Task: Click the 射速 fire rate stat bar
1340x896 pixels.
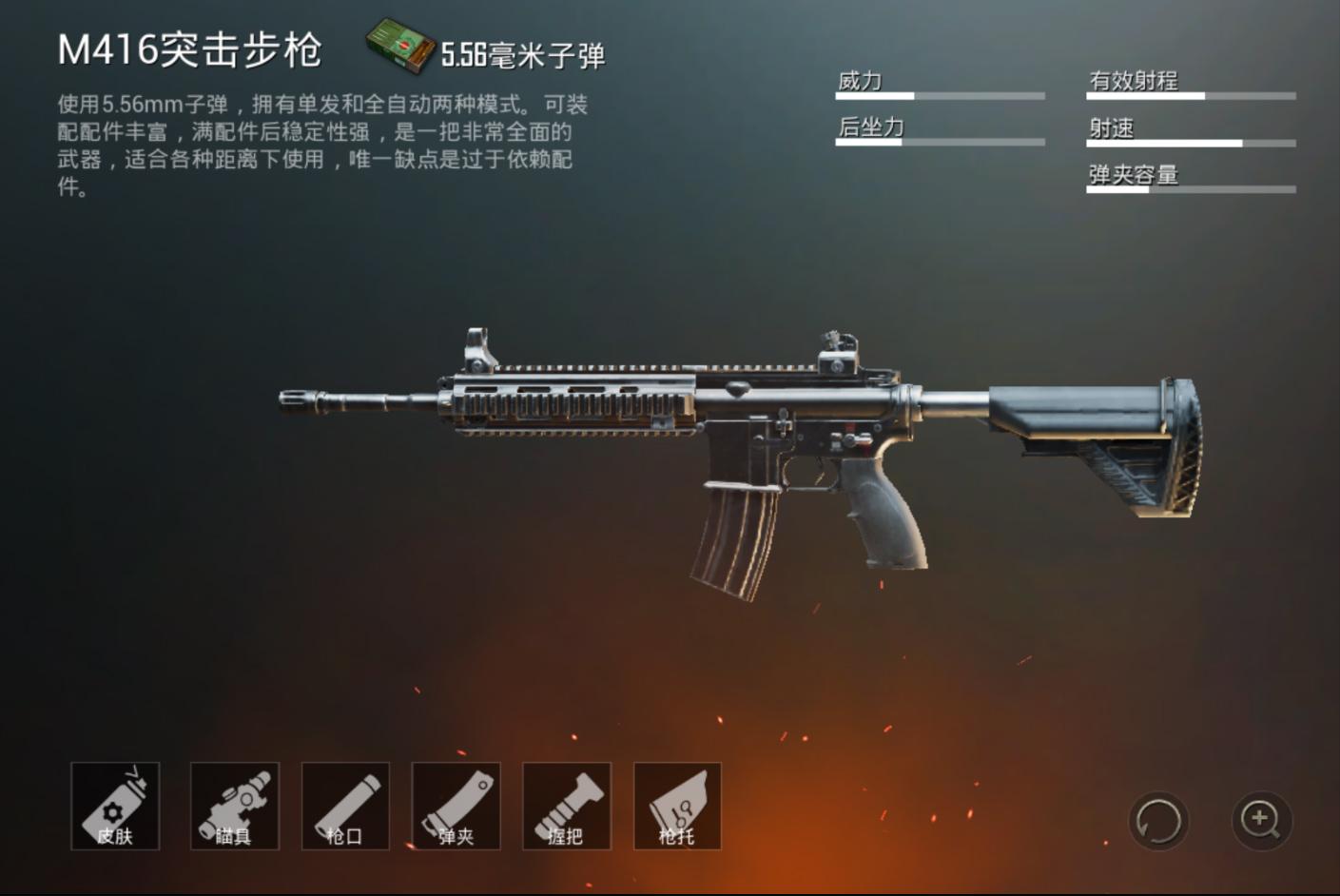Action: (x=1190, y=143)
